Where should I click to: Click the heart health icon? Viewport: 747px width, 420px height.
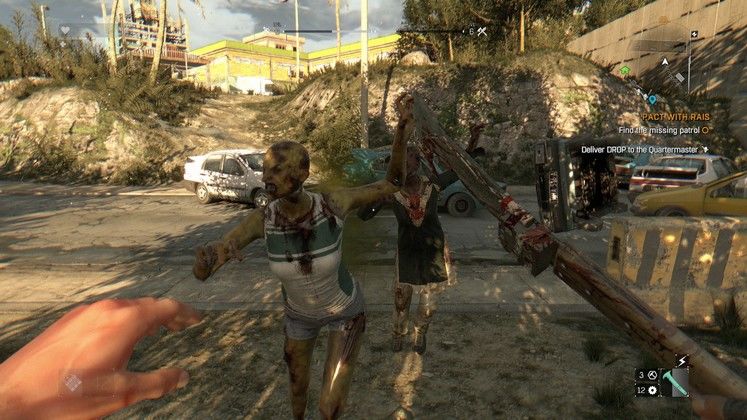(66, 30)
